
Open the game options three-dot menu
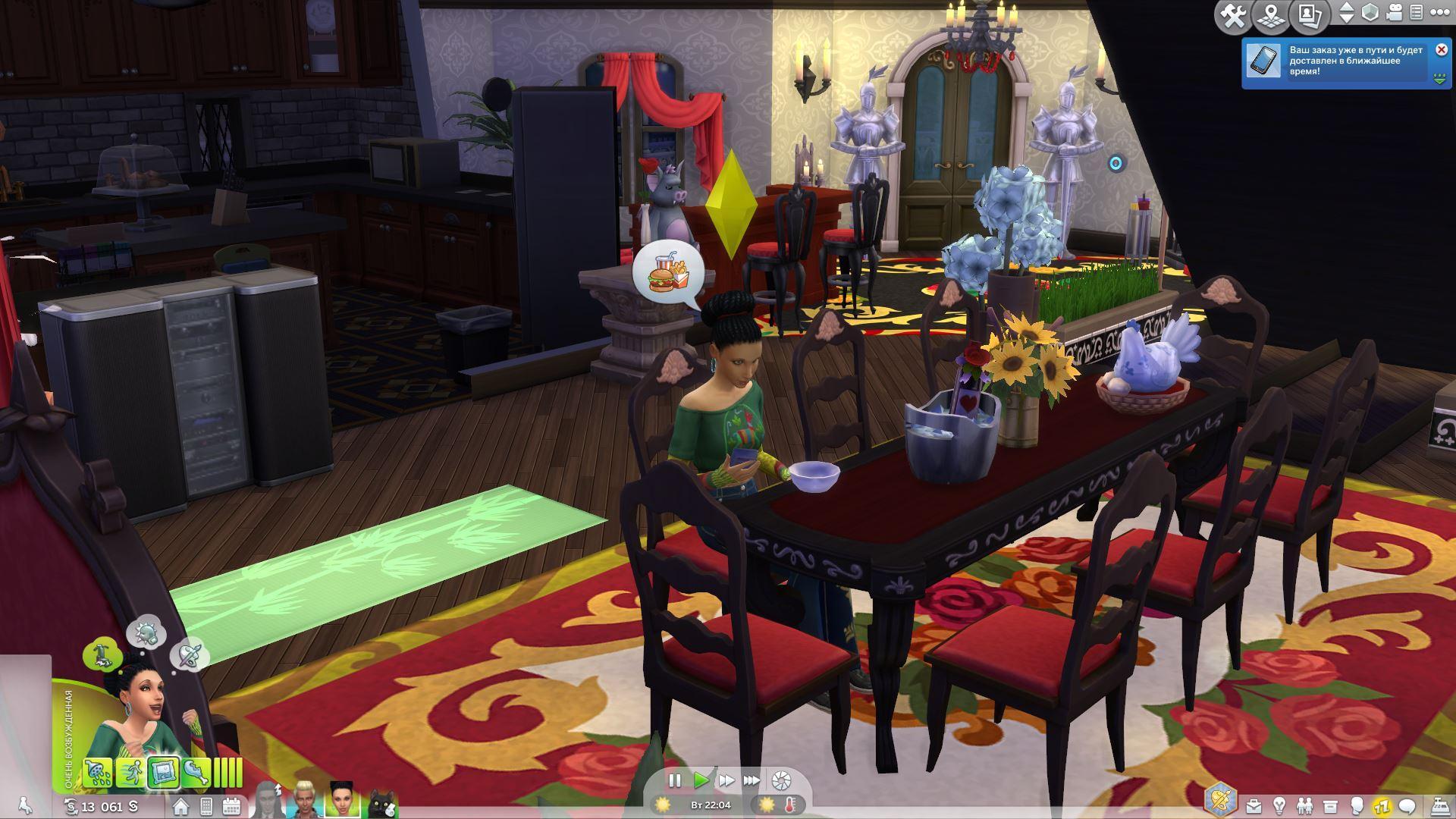pyautogui.click(x=1438, y=13)
